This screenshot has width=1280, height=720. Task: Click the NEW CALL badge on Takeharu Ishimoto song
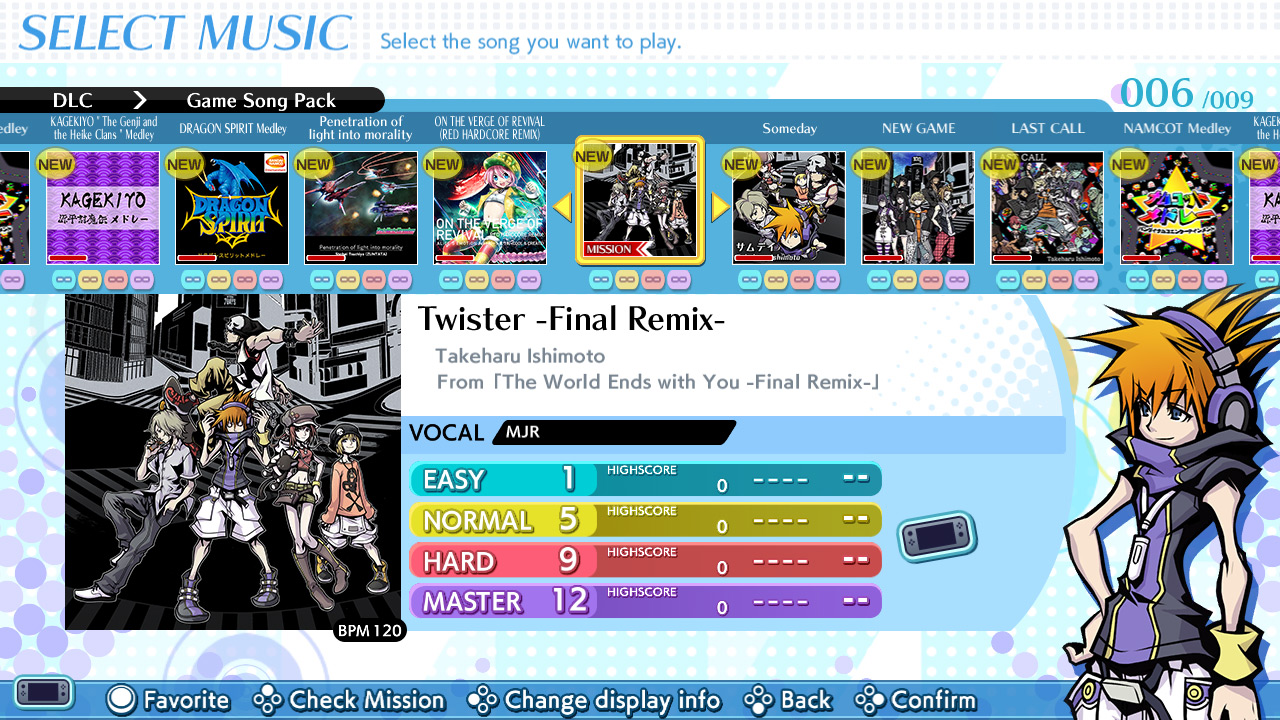(x=1002, y=161)
